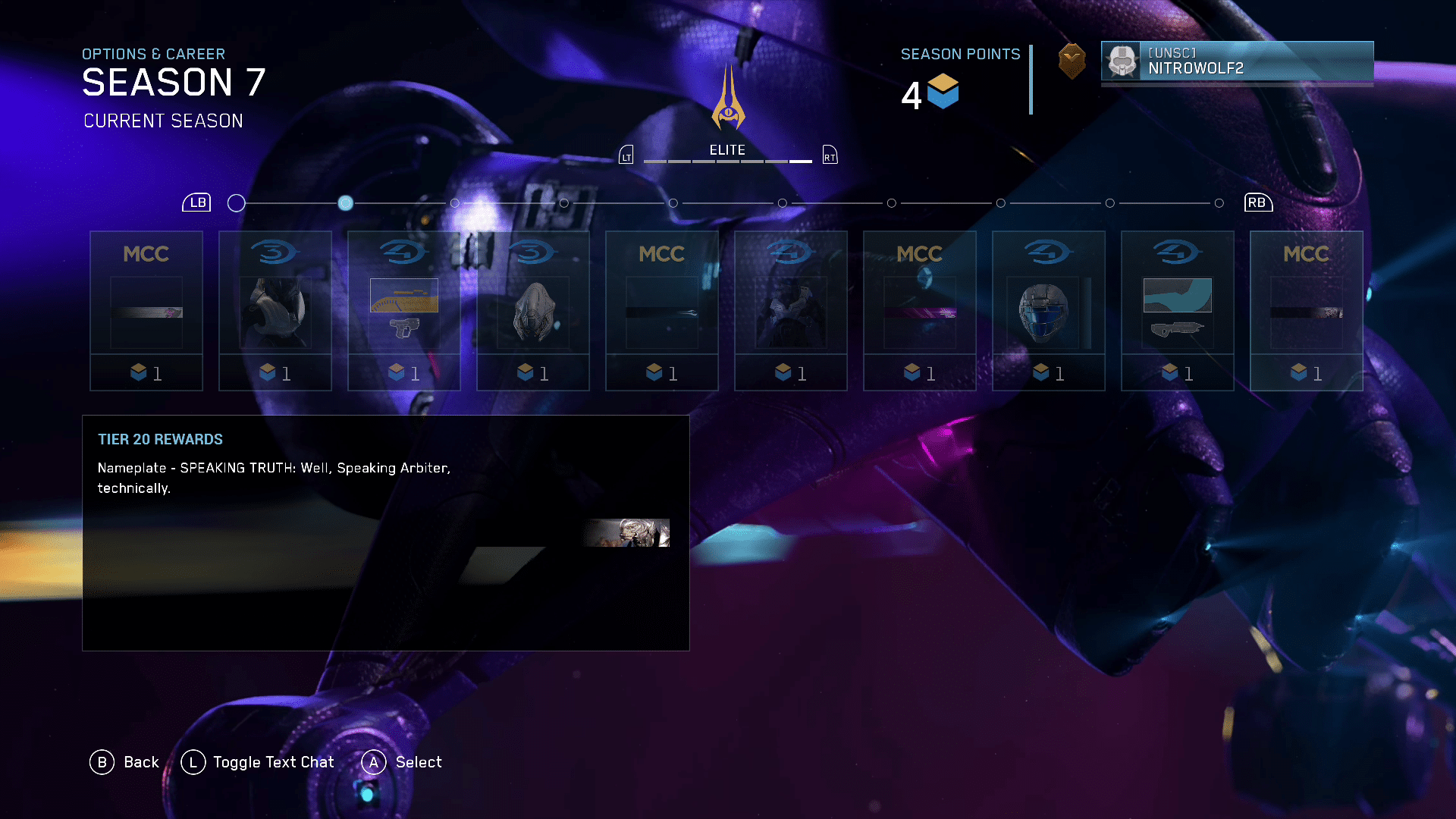Viewport: 1456px width, 819px height.
Task: Select the ELITE season page indicator
Action: [727, 151]
